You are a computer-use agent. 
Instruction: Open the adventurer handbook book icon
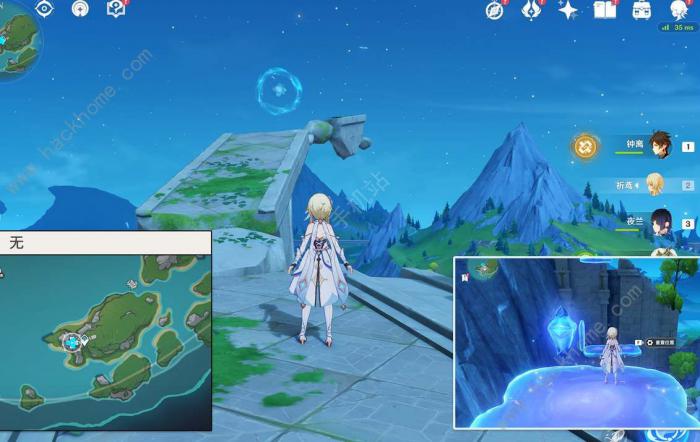click(x=604, y=10)
